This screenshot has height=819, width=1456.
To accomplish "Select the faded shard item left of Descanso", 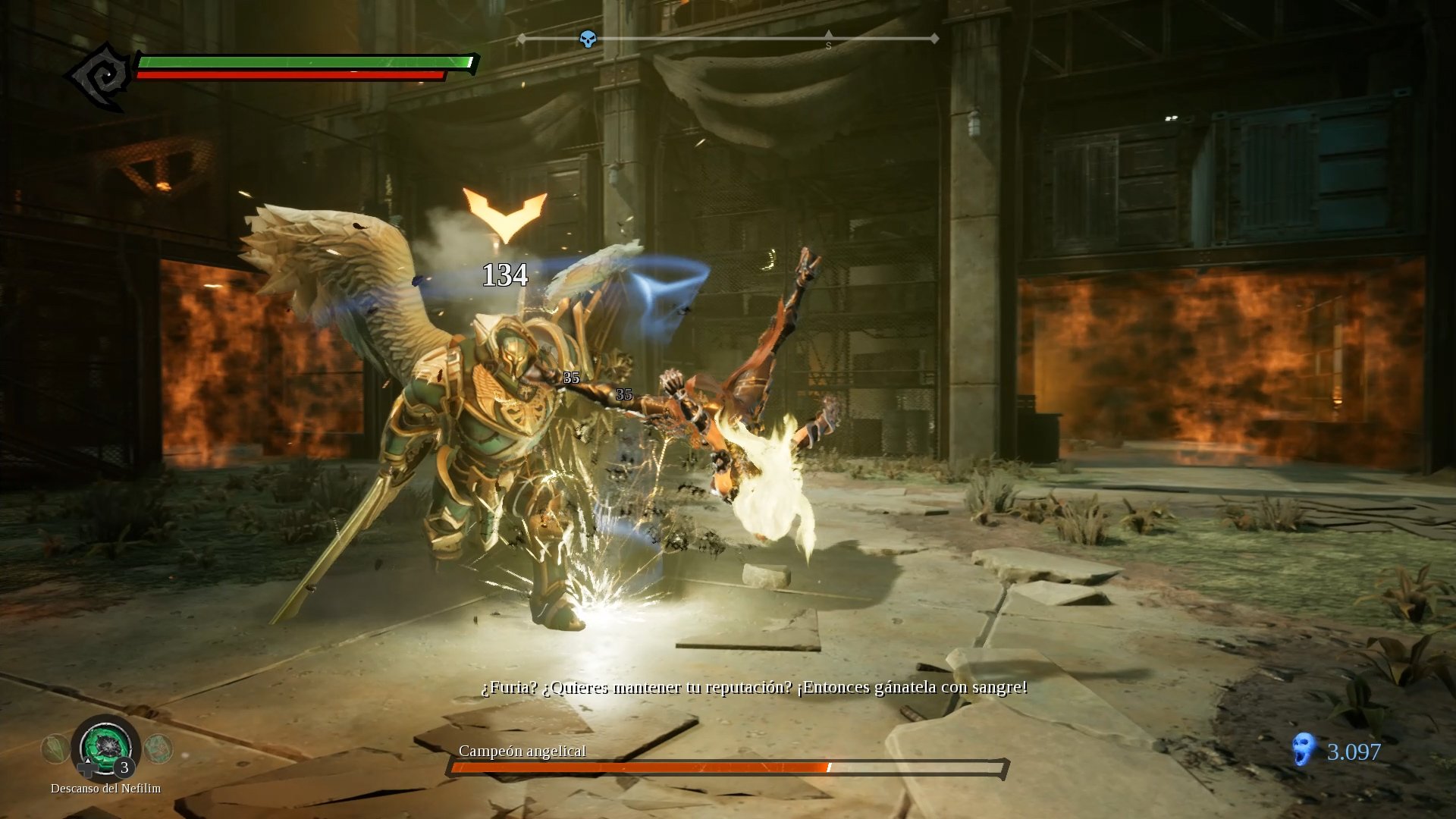I will [x=55, y=749].
